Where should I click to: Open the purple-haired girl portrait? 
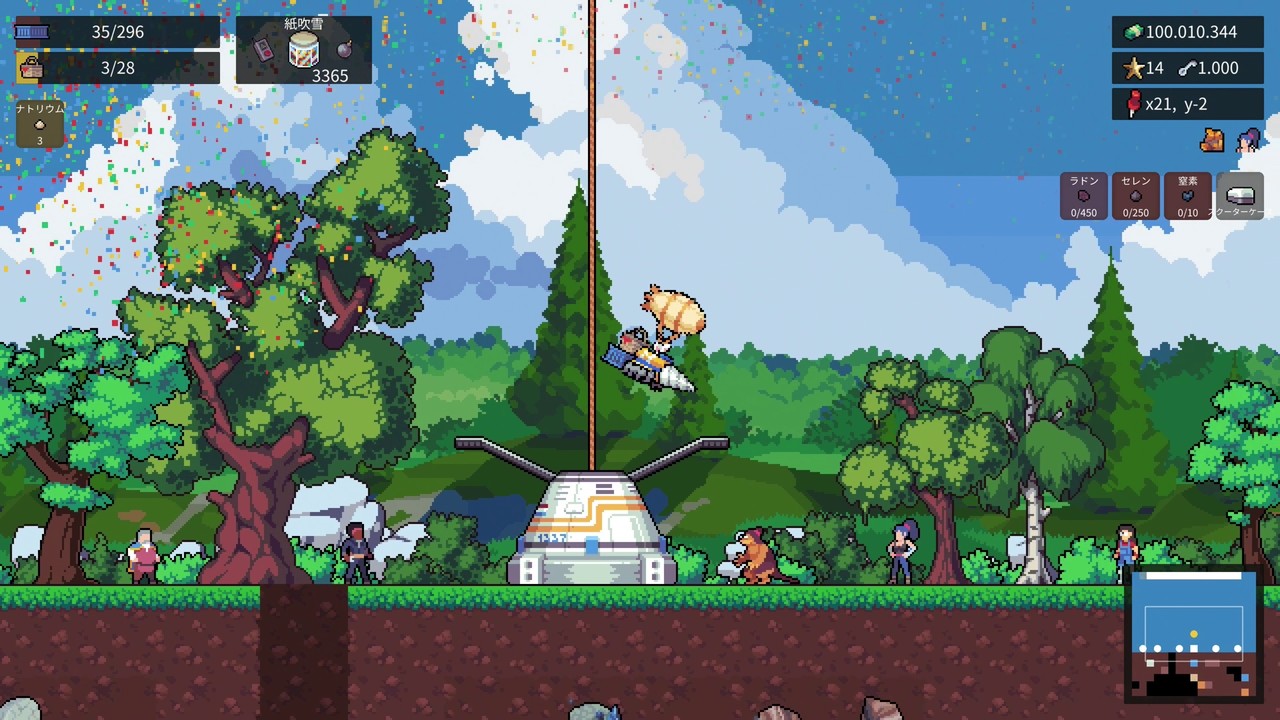(x=1248, y=142)
